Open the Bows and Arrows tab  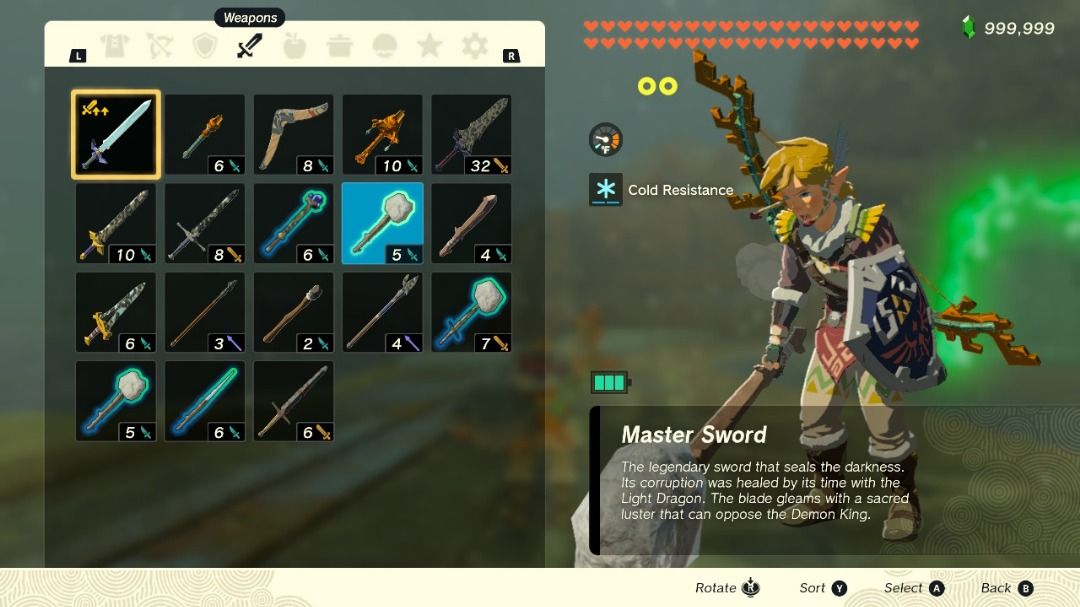pyautogui.click(x=160, y=46)
